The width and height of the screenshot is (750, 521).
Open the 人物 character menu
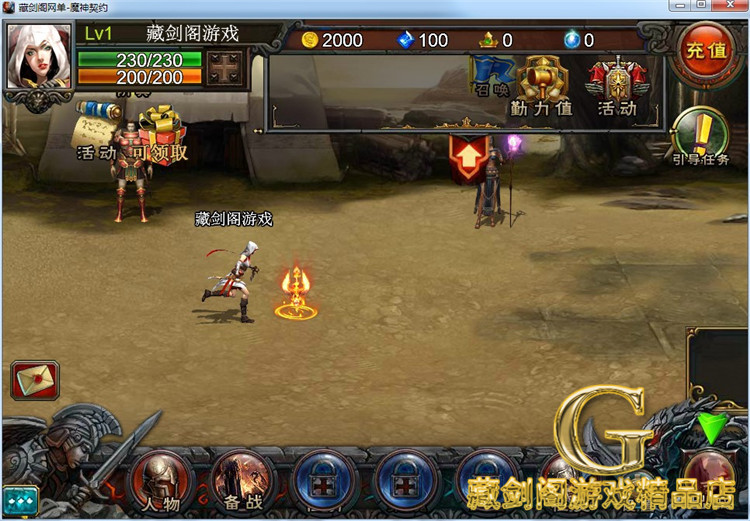tap(159, 480)
